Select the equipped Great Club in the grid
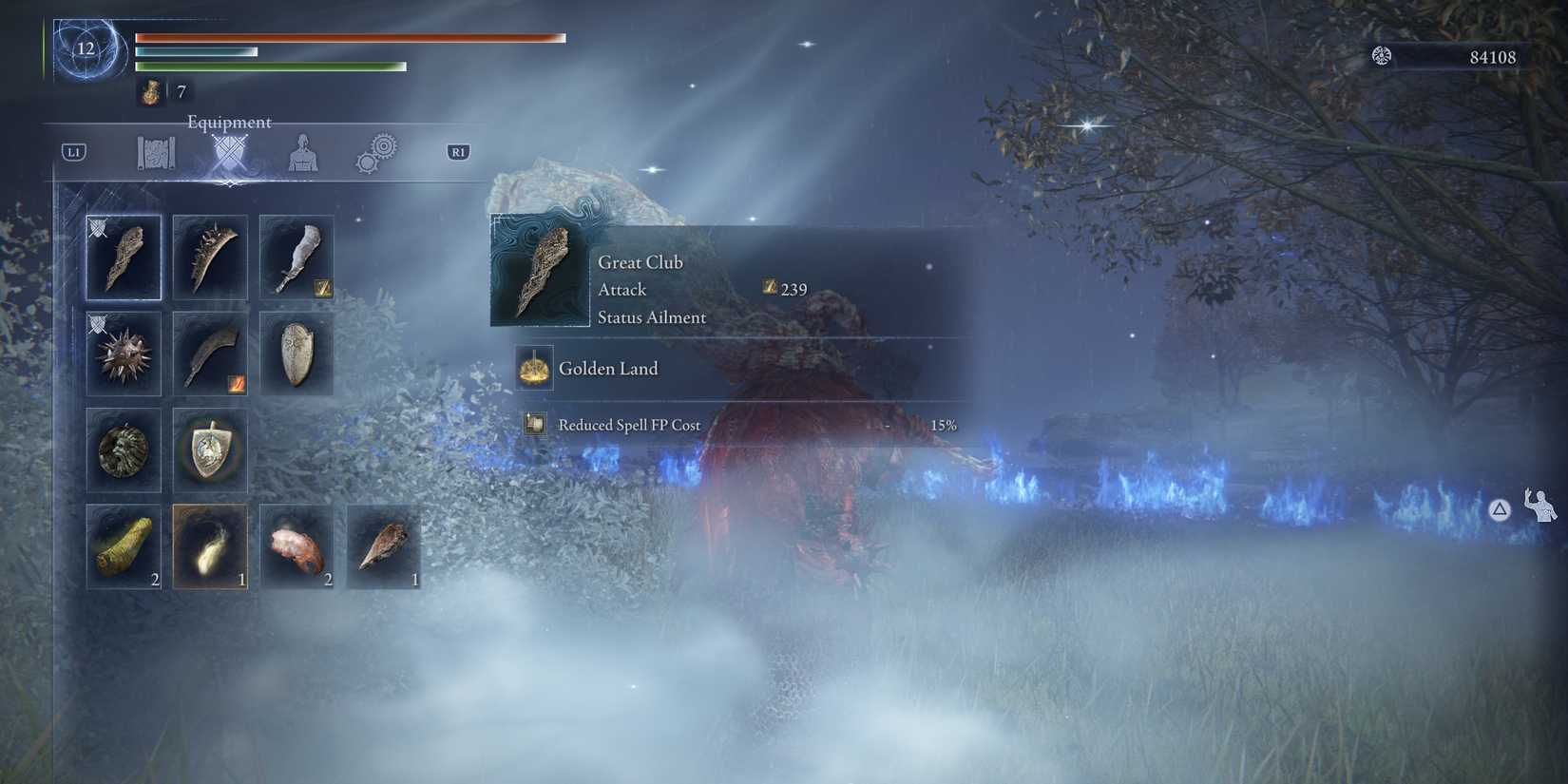The width and height of the screenshot is (1568, 784). click(x=124, y=258)
